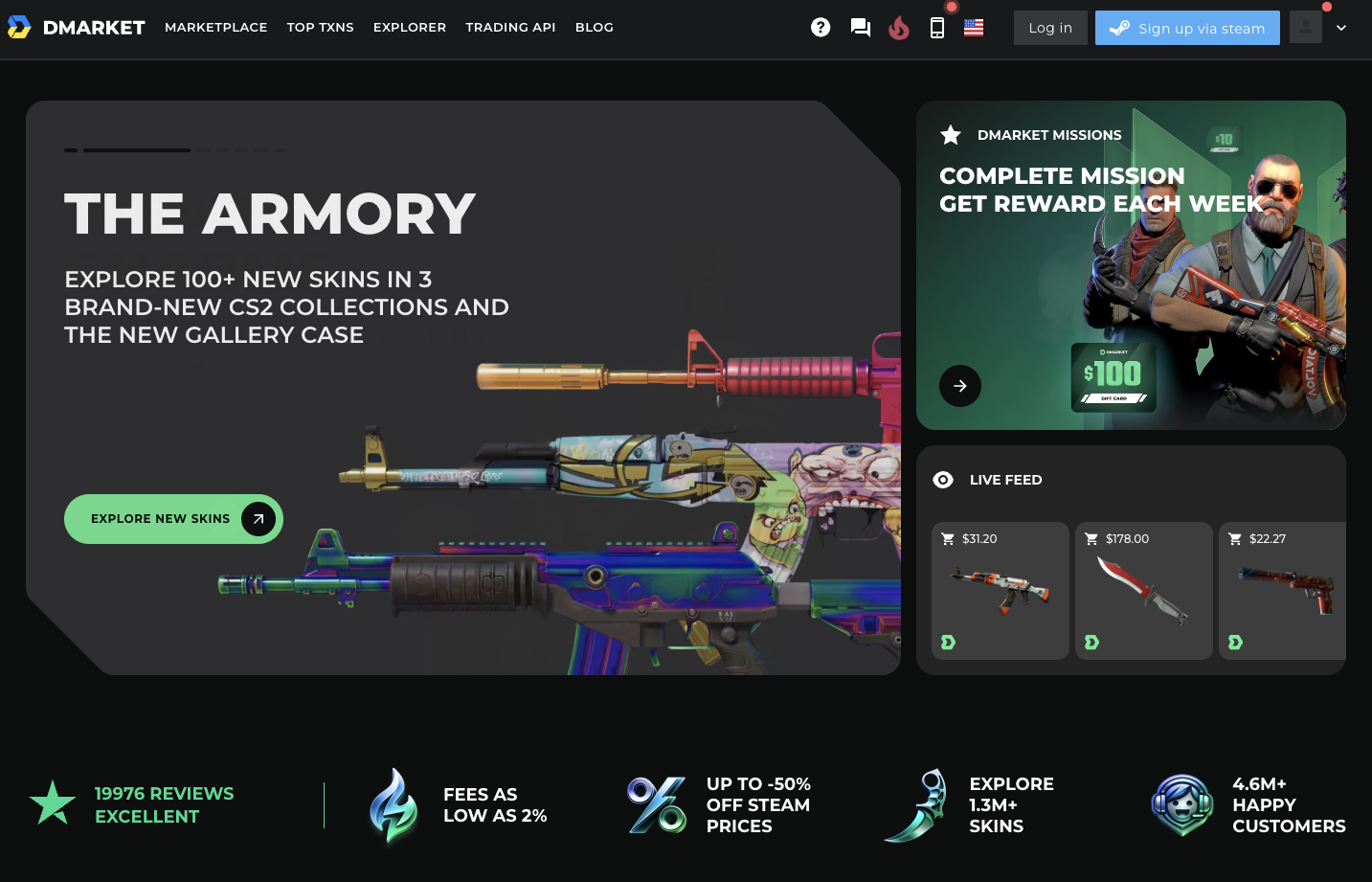Open DMarket Missions with the arrow button

coord(960,386)
